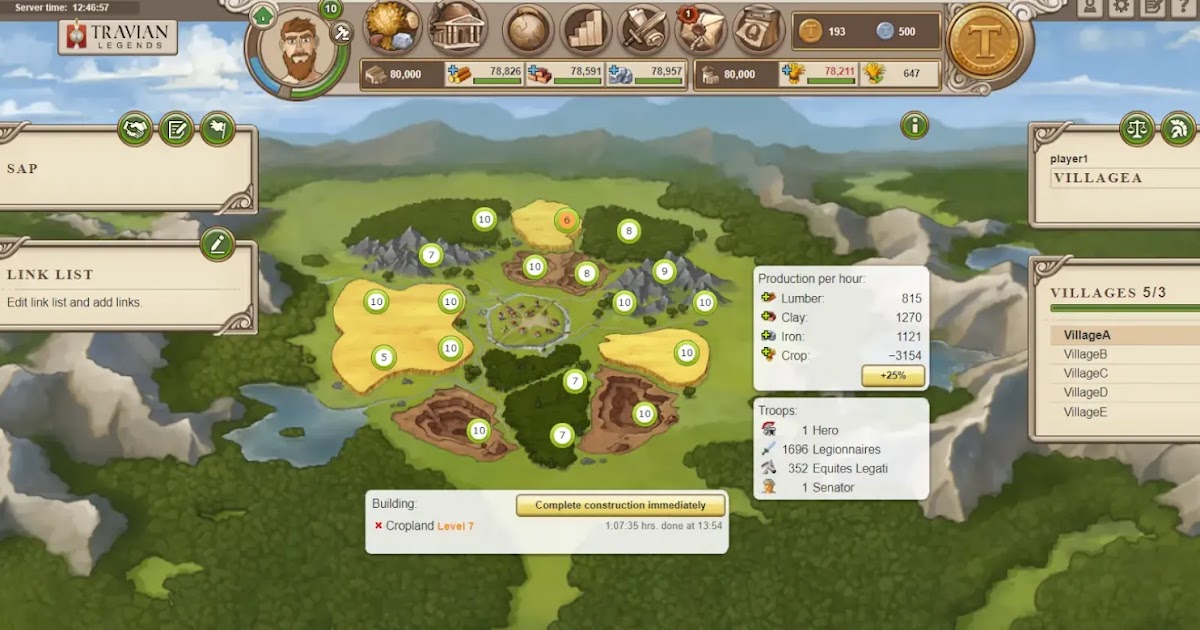The width and height of the screenshot is (1200, 630).
Task: Open the village buildings view
Action: pyautogui.click(x=458, y=27)
